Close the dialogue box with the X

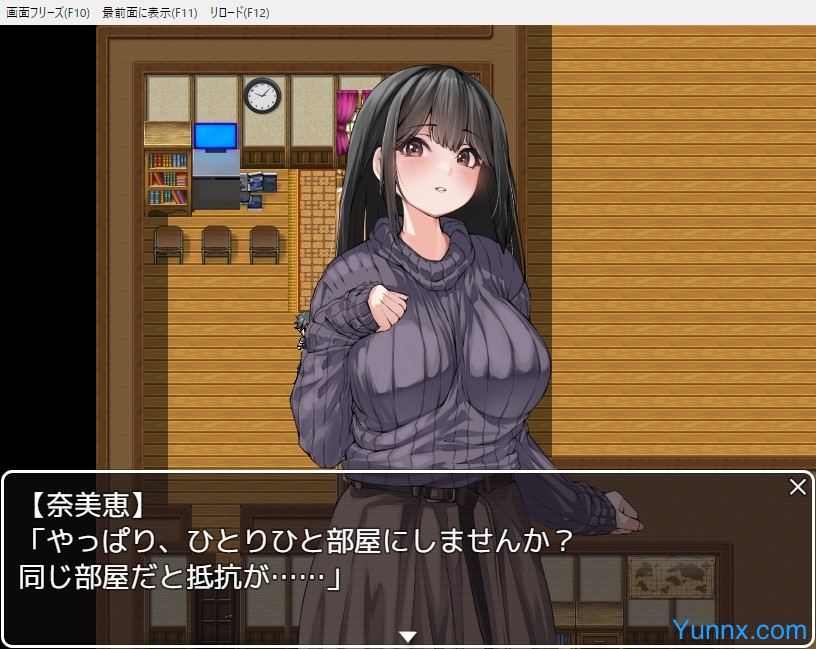pos(797,487)
